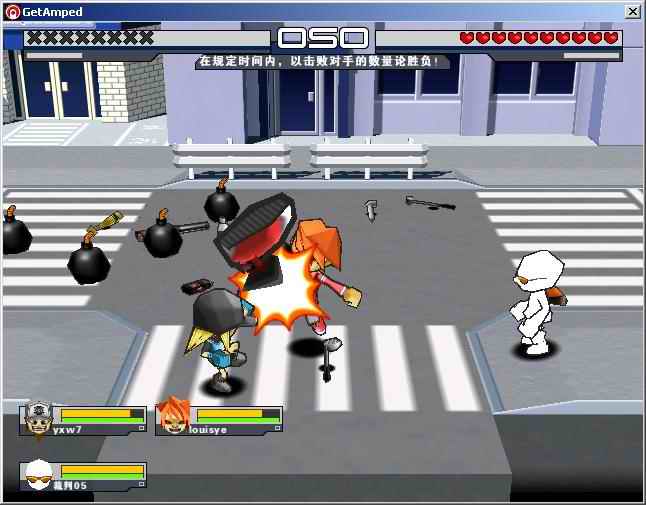The height and width of the screenshot is (505, 646).
Task: Select the yxw7 player portrait
Action: pyautogui.click(x=39, y=417)
